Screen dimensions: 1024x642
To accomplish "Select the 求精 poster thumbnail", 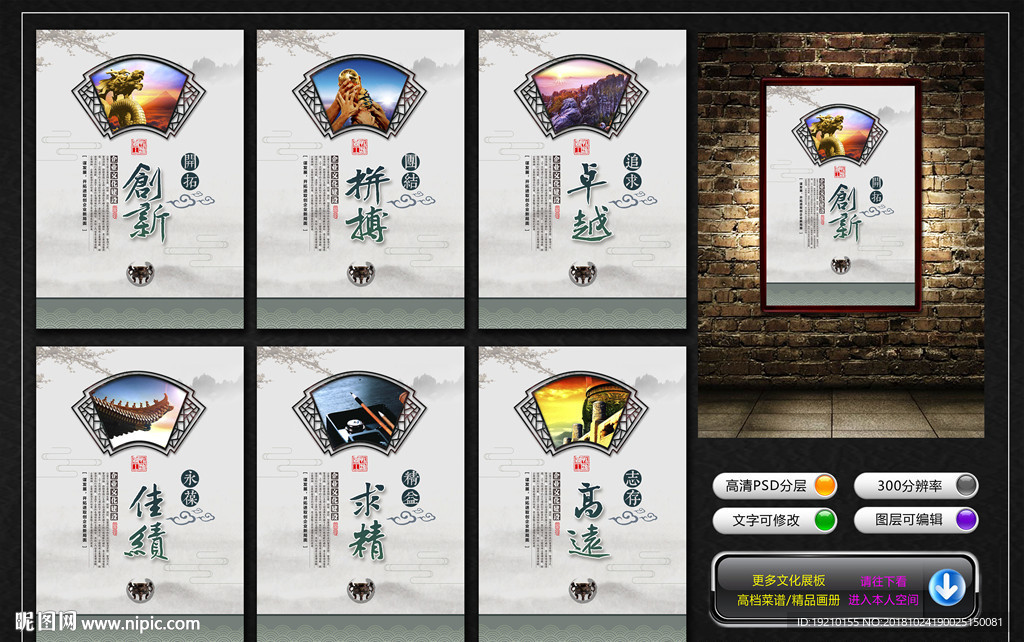I will pyautogui.click(x=360, y=490).
